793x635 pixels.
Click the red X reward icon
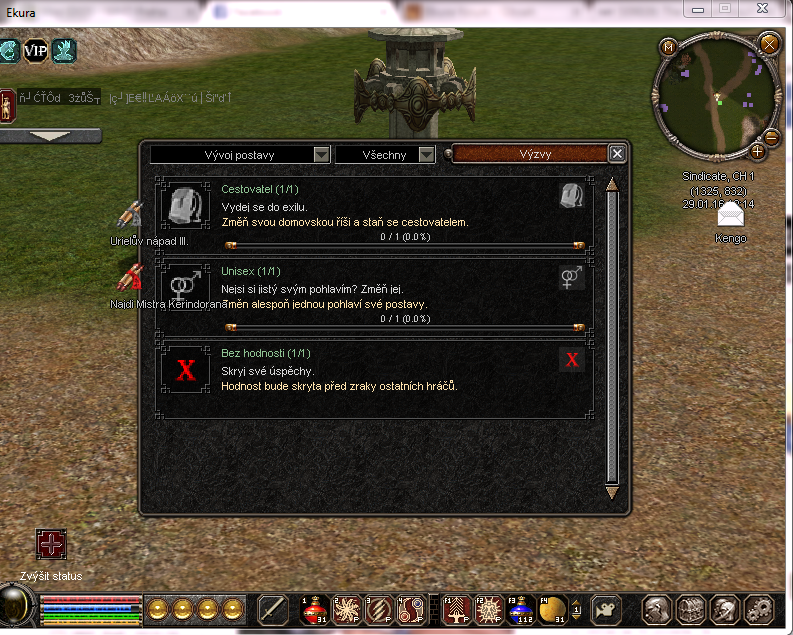pos(572,361)
